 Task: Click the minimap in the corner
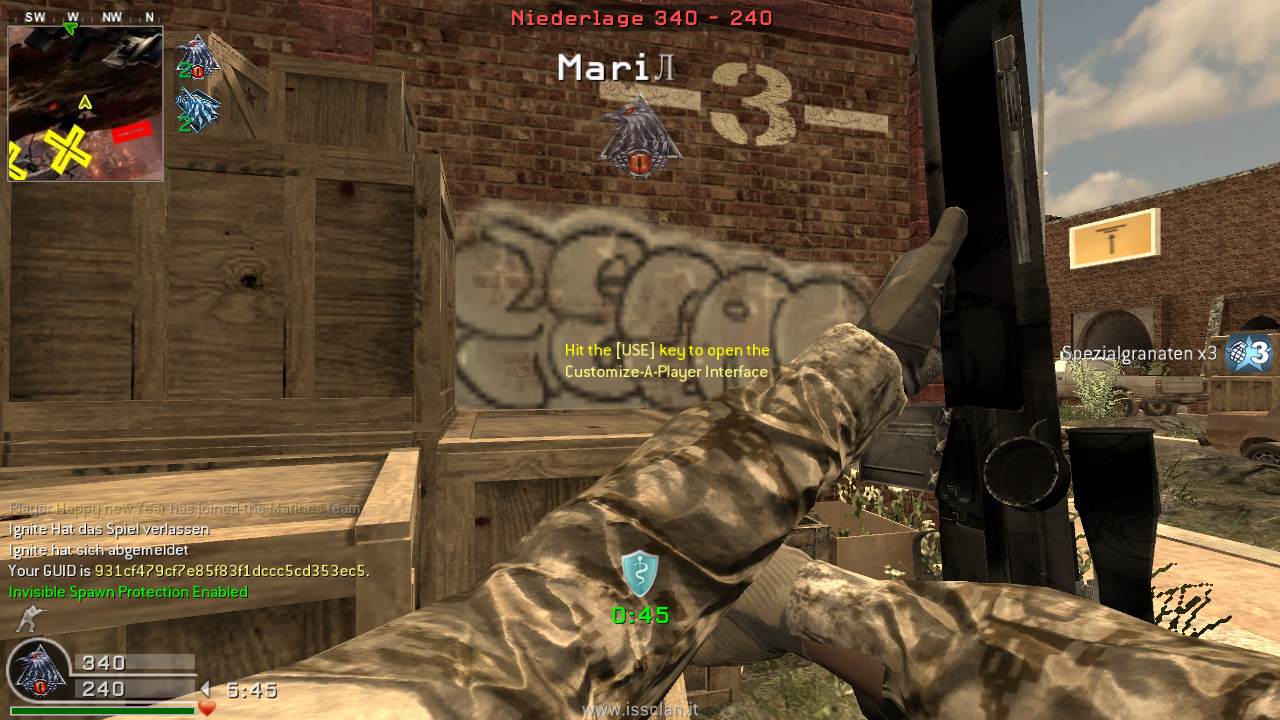coord(85,103)
